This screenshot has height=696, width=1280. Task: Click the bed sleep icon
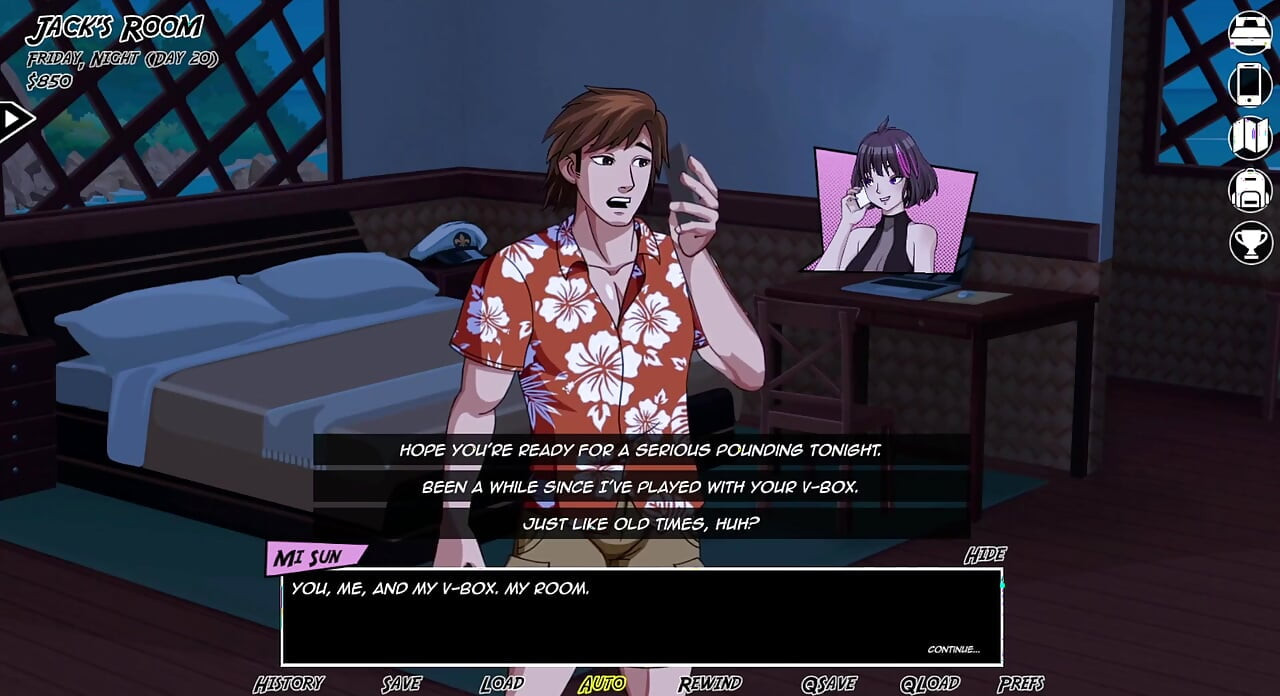click(1250, 32)
